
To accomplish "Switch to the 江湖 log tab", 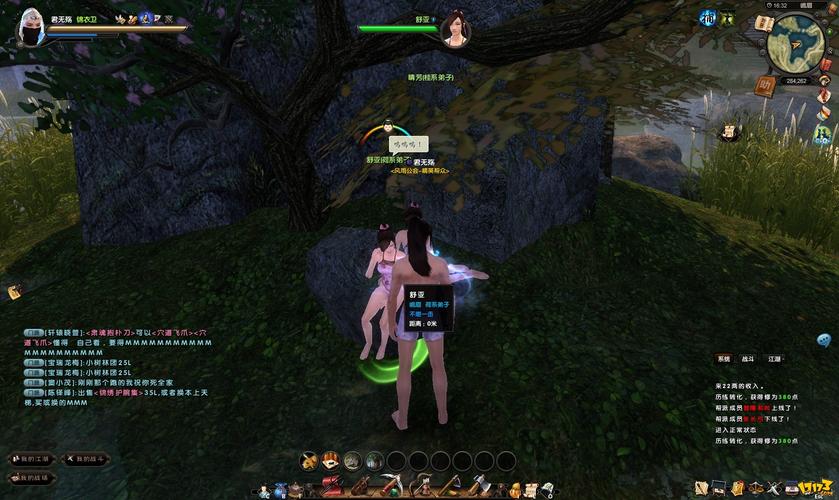I will point(774,358).
